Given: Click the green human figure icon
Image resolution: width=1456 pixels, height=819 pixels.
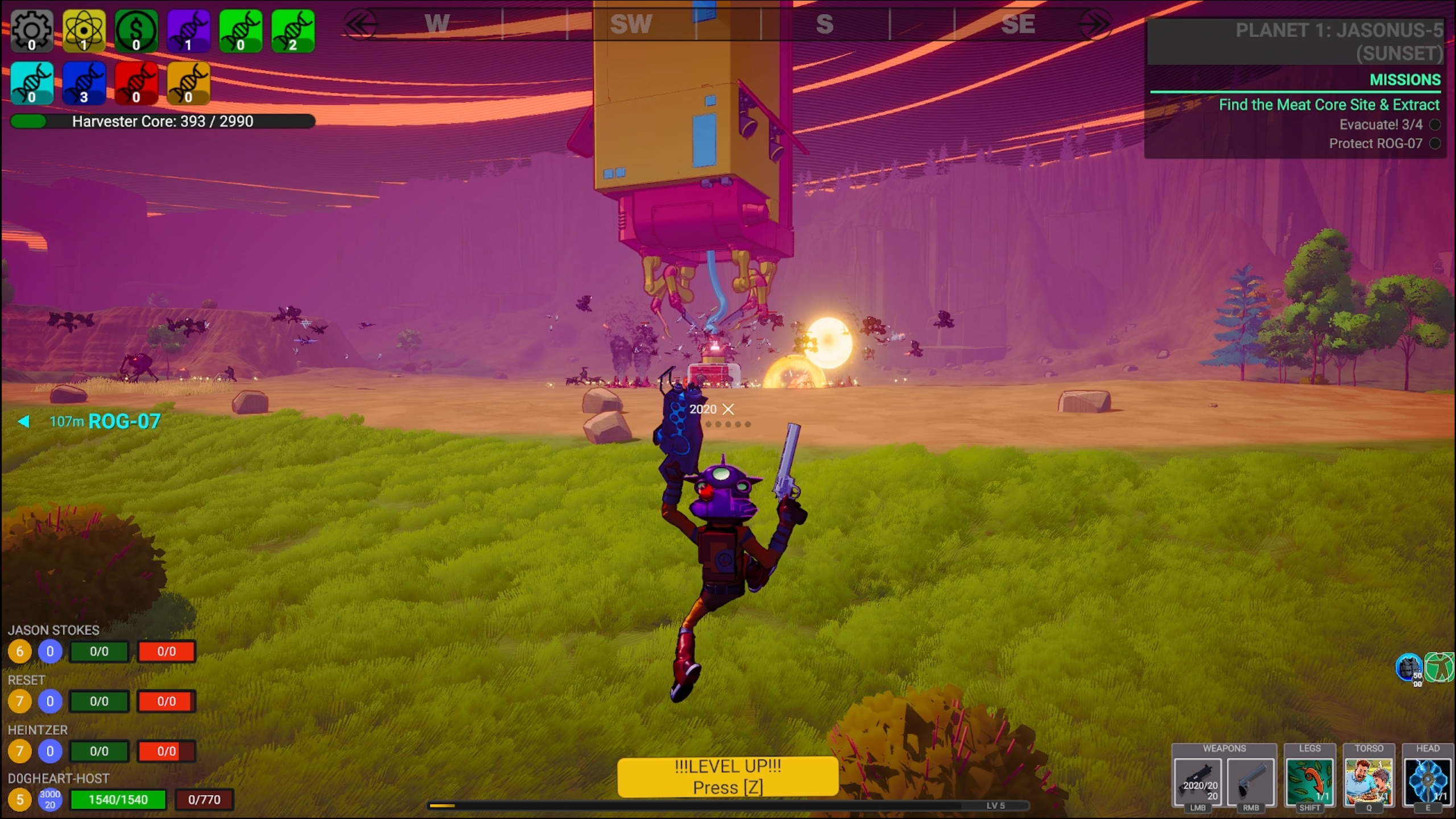Looking at the screenshot, I should [1441, 668].
